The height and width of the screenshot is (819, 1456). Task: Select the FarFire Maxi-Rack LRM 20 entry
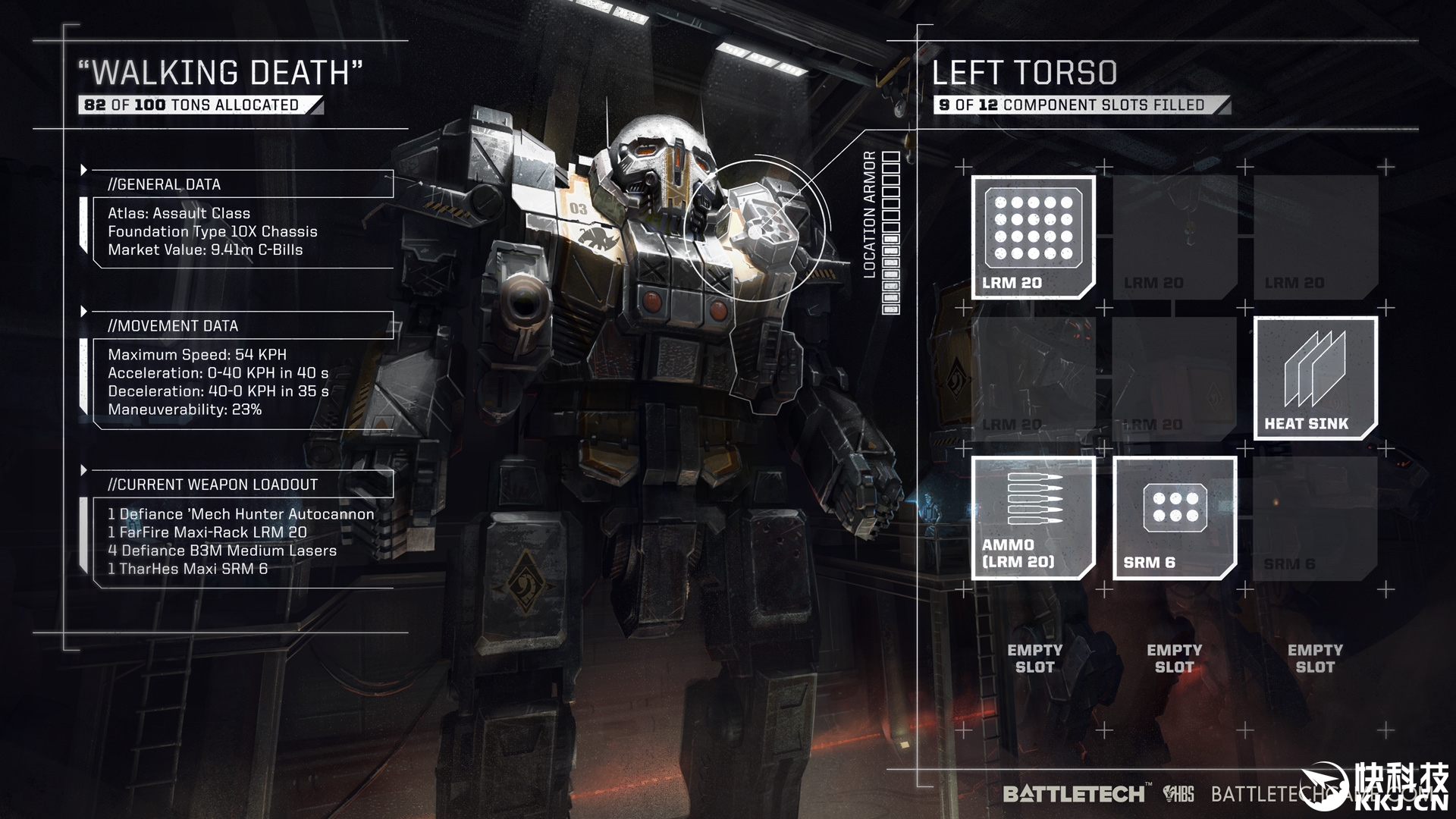click(x=207, y=532)
